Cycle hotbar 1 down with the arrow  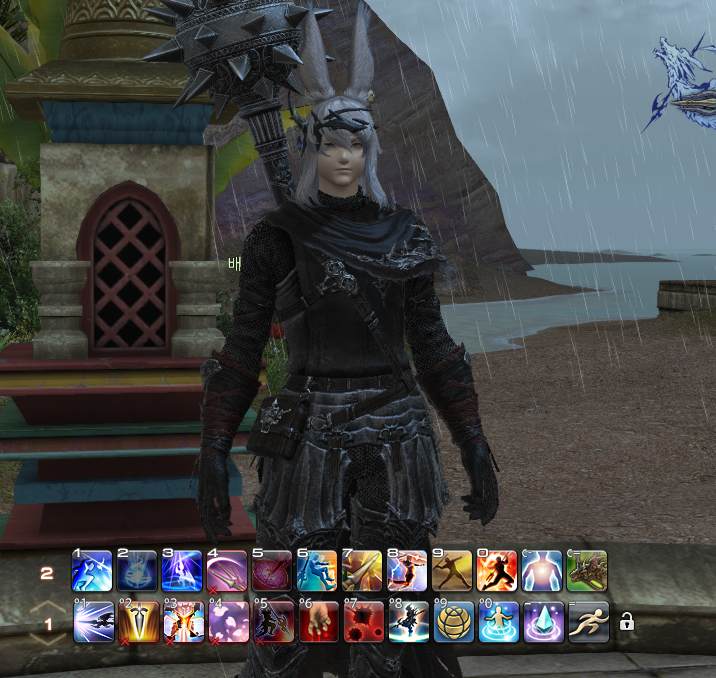[x=47, y=637]
